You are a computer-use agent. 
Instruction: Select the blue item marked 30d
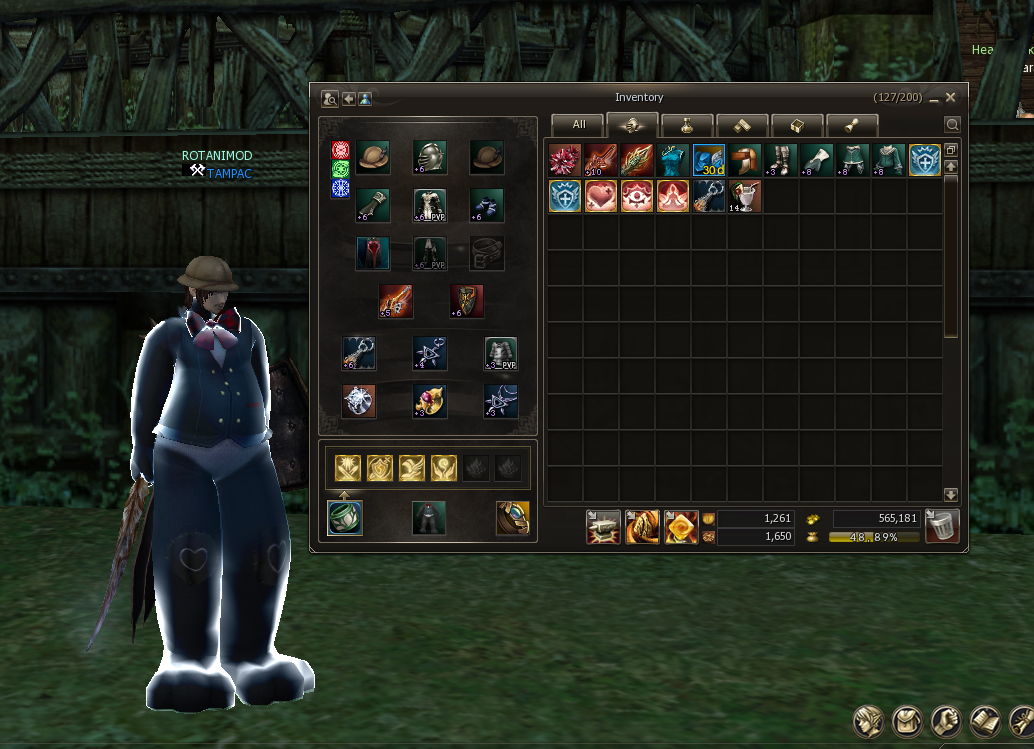pyautogui.click(x=709, y=160)
